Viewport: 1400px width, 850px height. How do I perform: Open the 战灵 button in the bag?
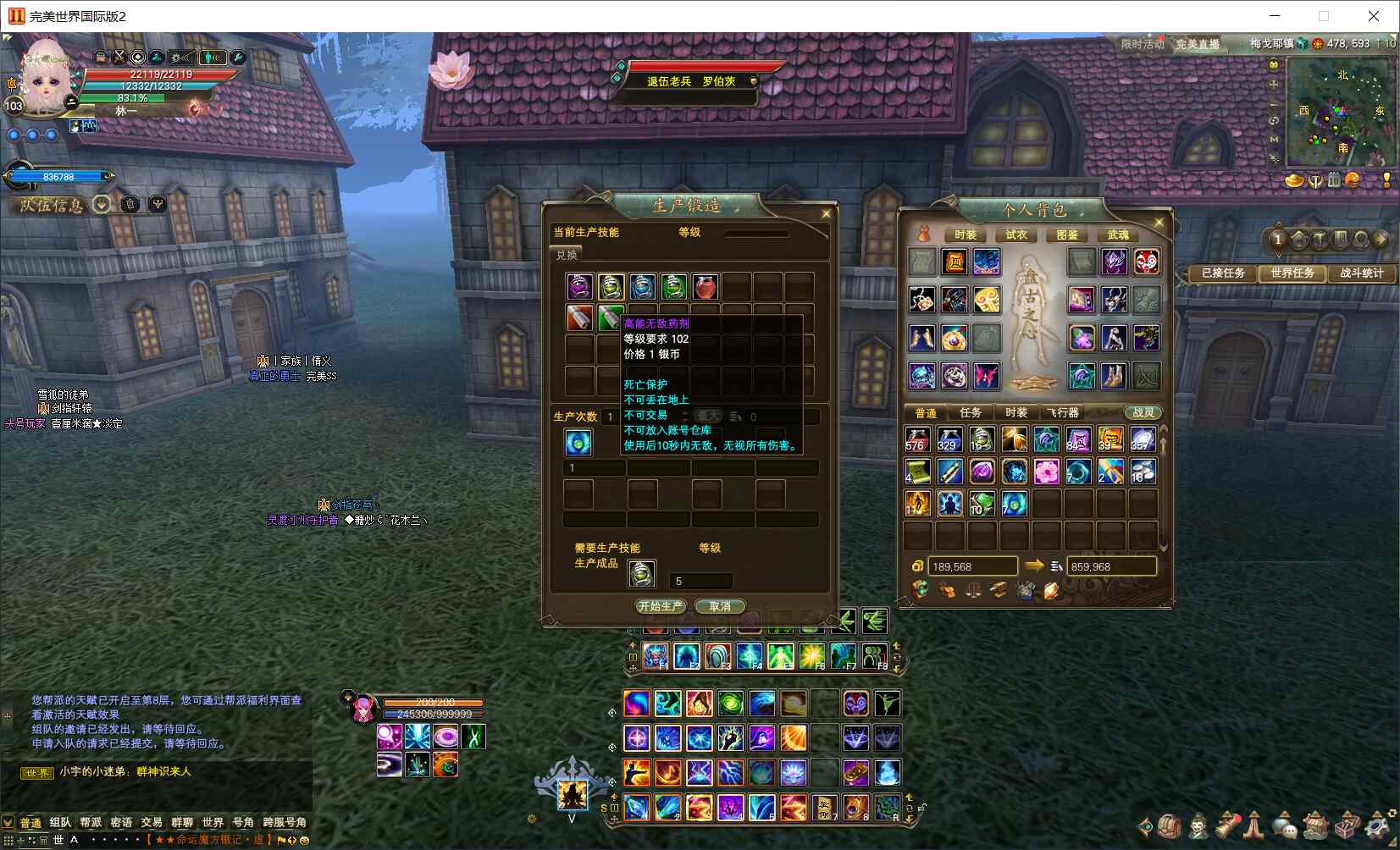[1143, 412]
